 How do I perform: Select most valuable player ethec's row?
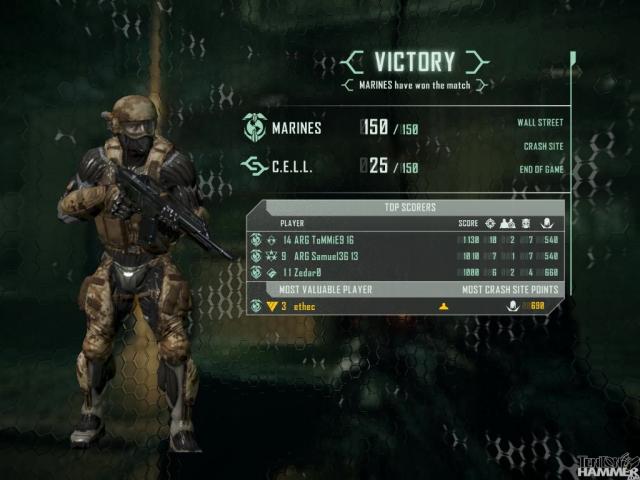[x=405, y=305]
